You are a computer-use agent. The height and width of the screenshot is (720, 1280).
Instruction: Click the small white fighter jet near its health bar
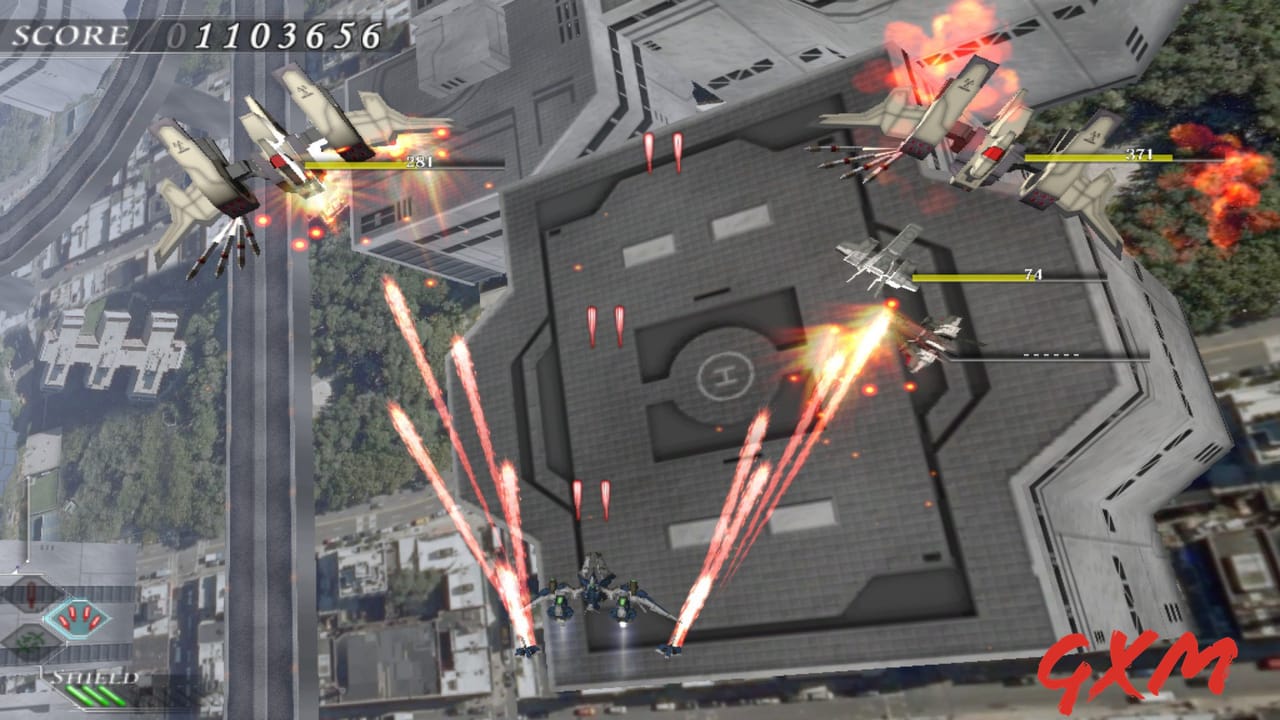[880, 260]
